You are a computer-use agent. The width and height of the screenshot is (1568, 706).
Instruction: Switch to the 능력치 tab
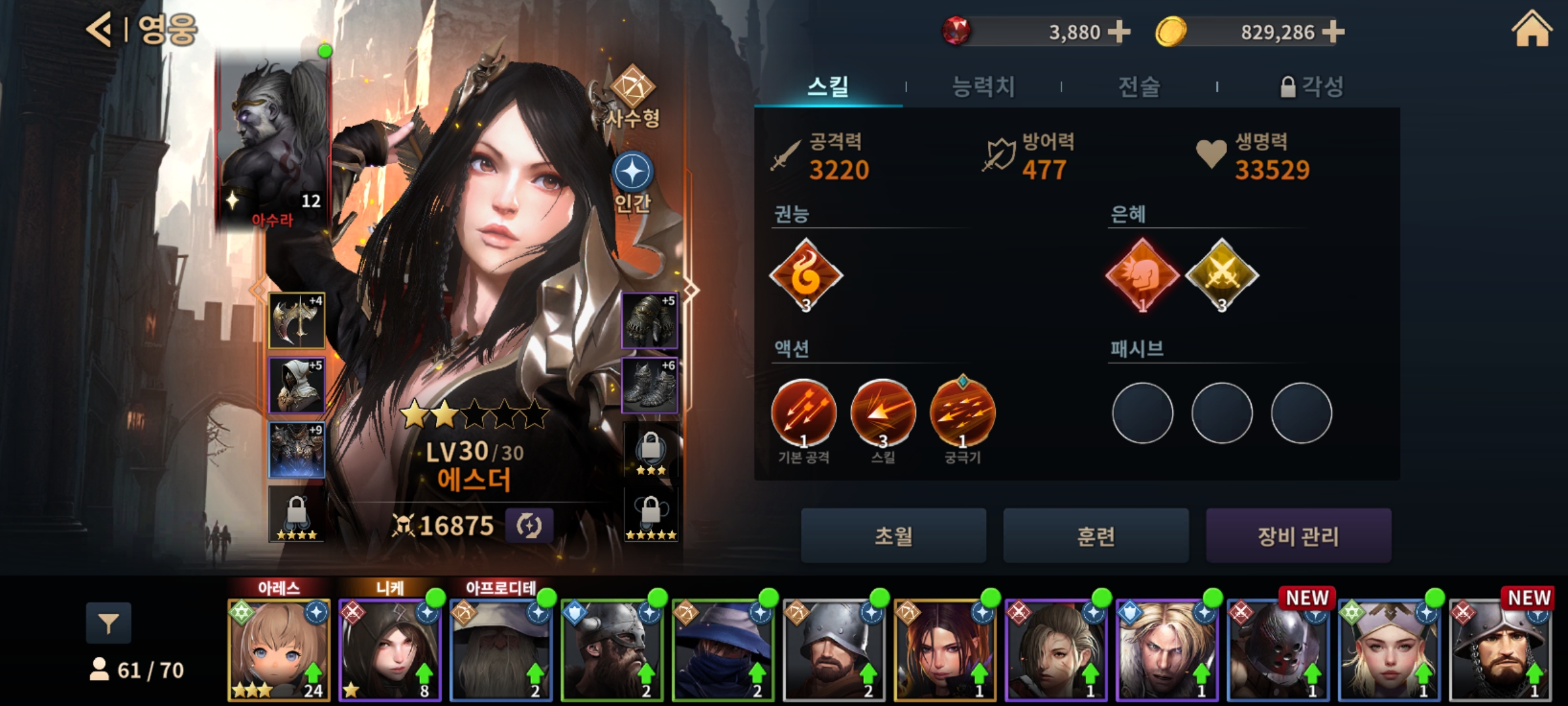point(983,86)
